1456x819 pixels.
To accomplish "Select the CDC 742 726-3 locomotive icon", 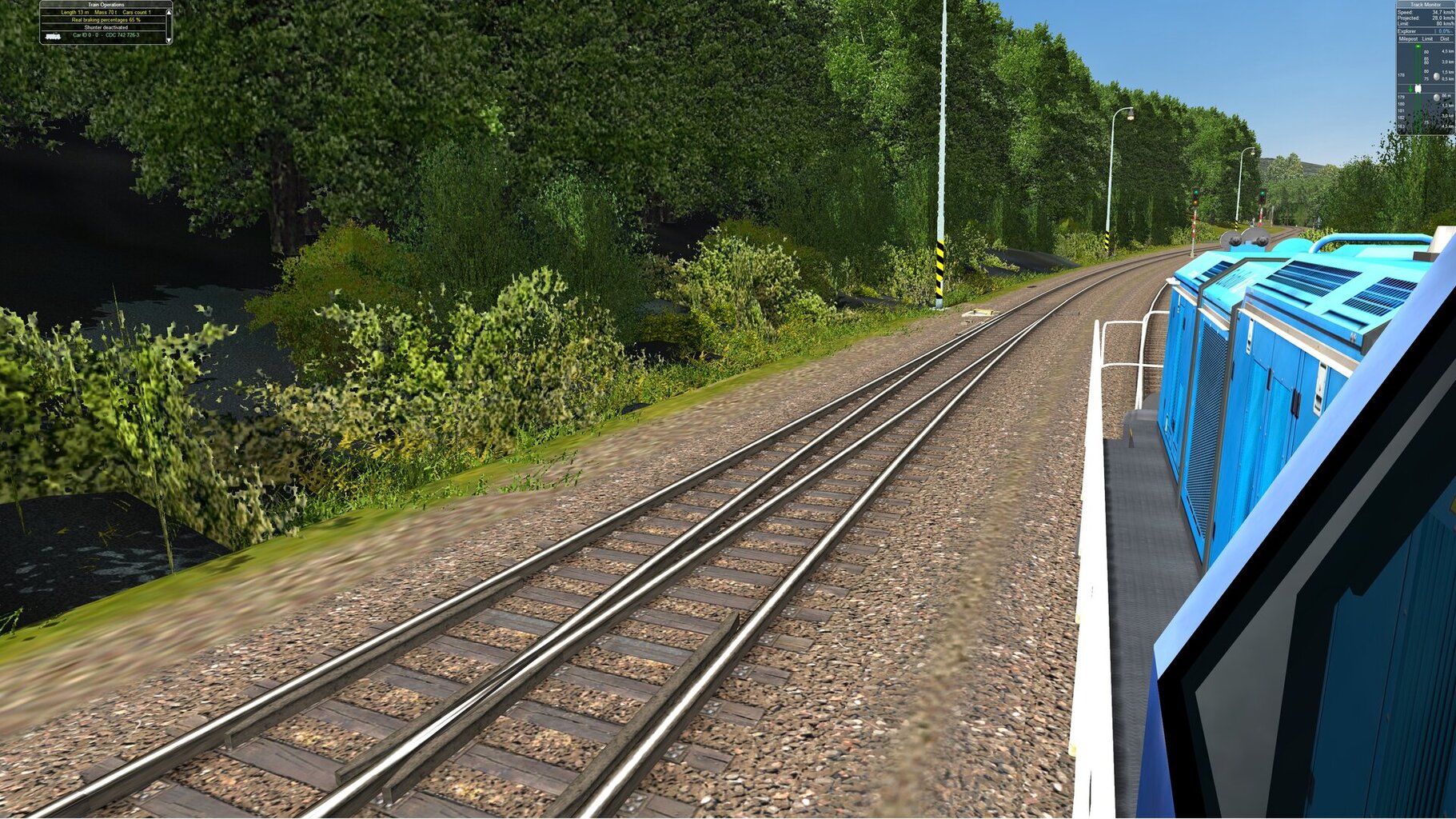I will 53,38.
